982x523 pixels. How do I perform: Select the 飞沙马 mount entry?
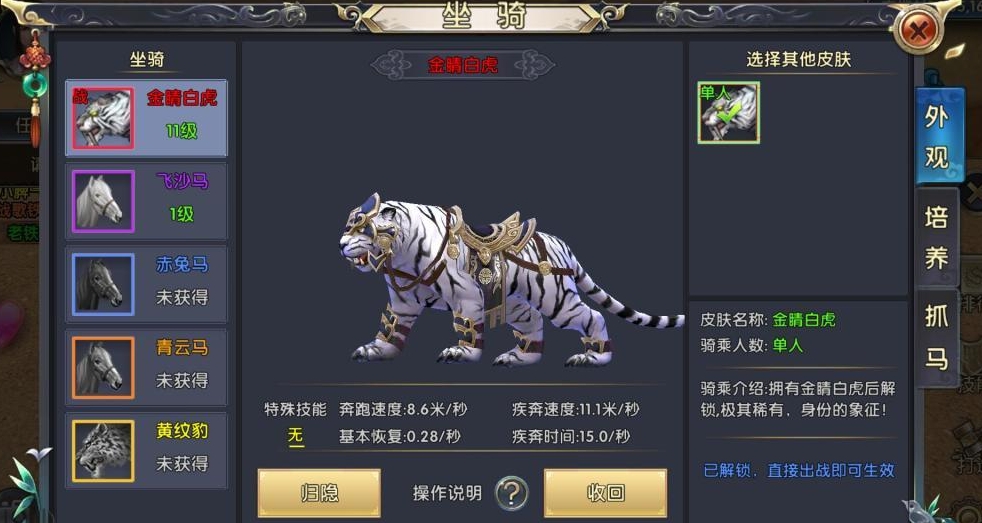146,201
